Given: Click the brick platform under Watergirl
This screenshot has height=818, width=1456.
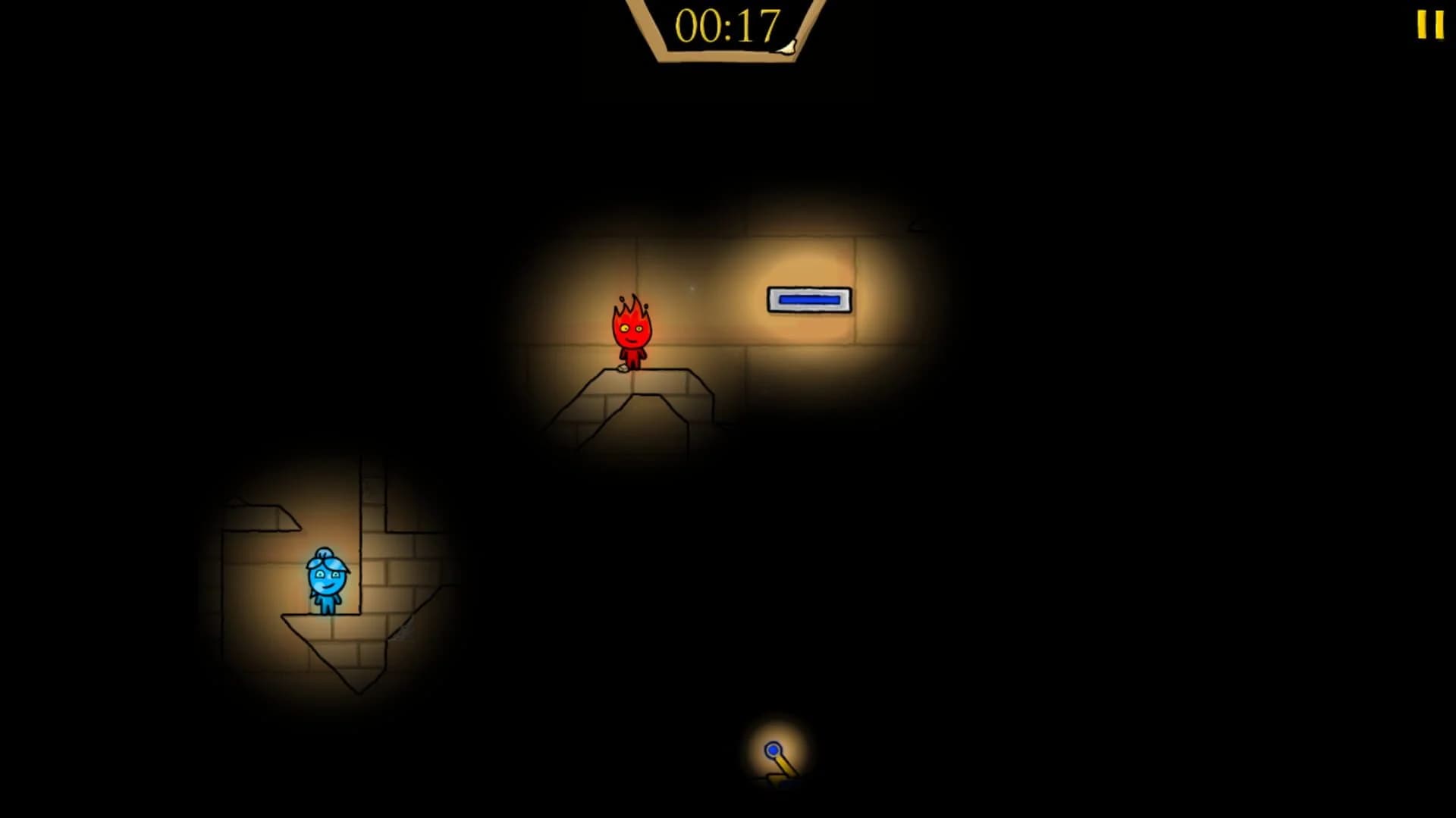Looking at the screenshot, I should (x=334, y=633).
